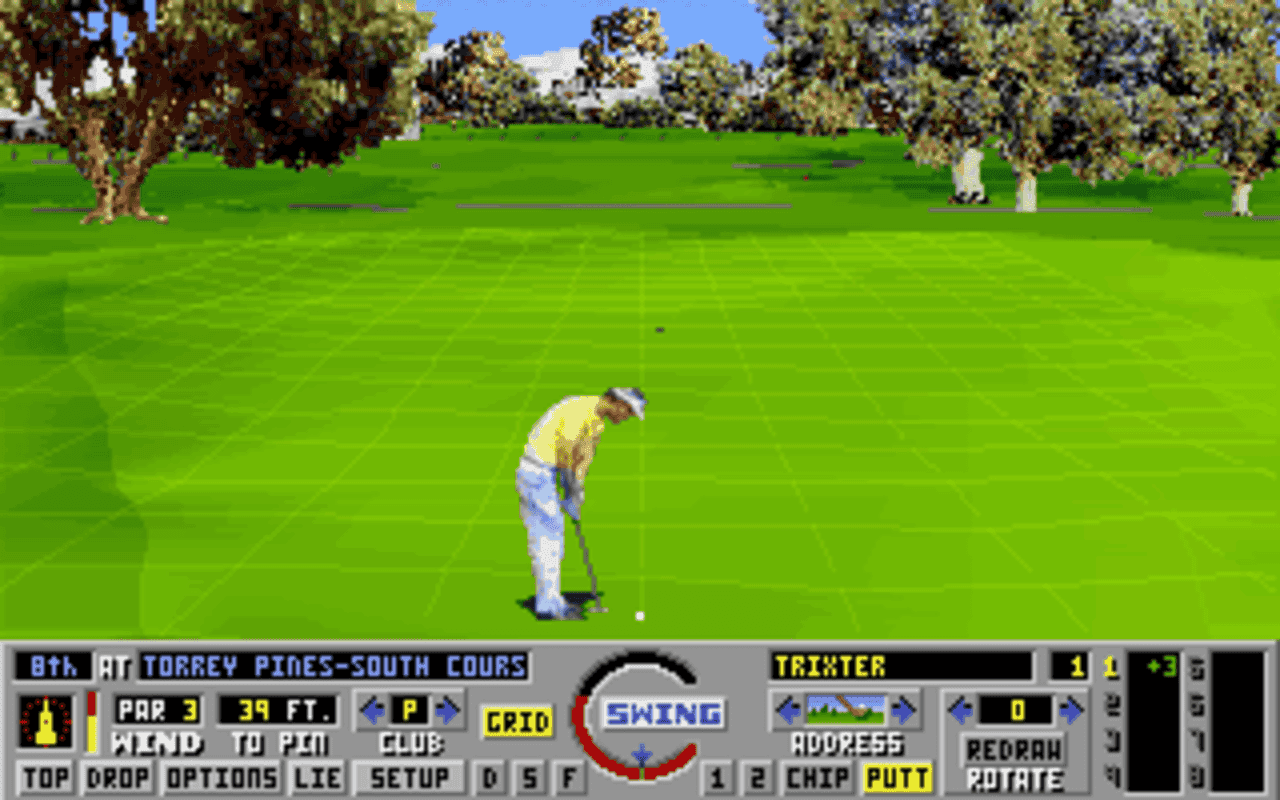Open the SETUP menu
Screen dimensions: 1280x800
pyautogui.click(x=409, y=776)
